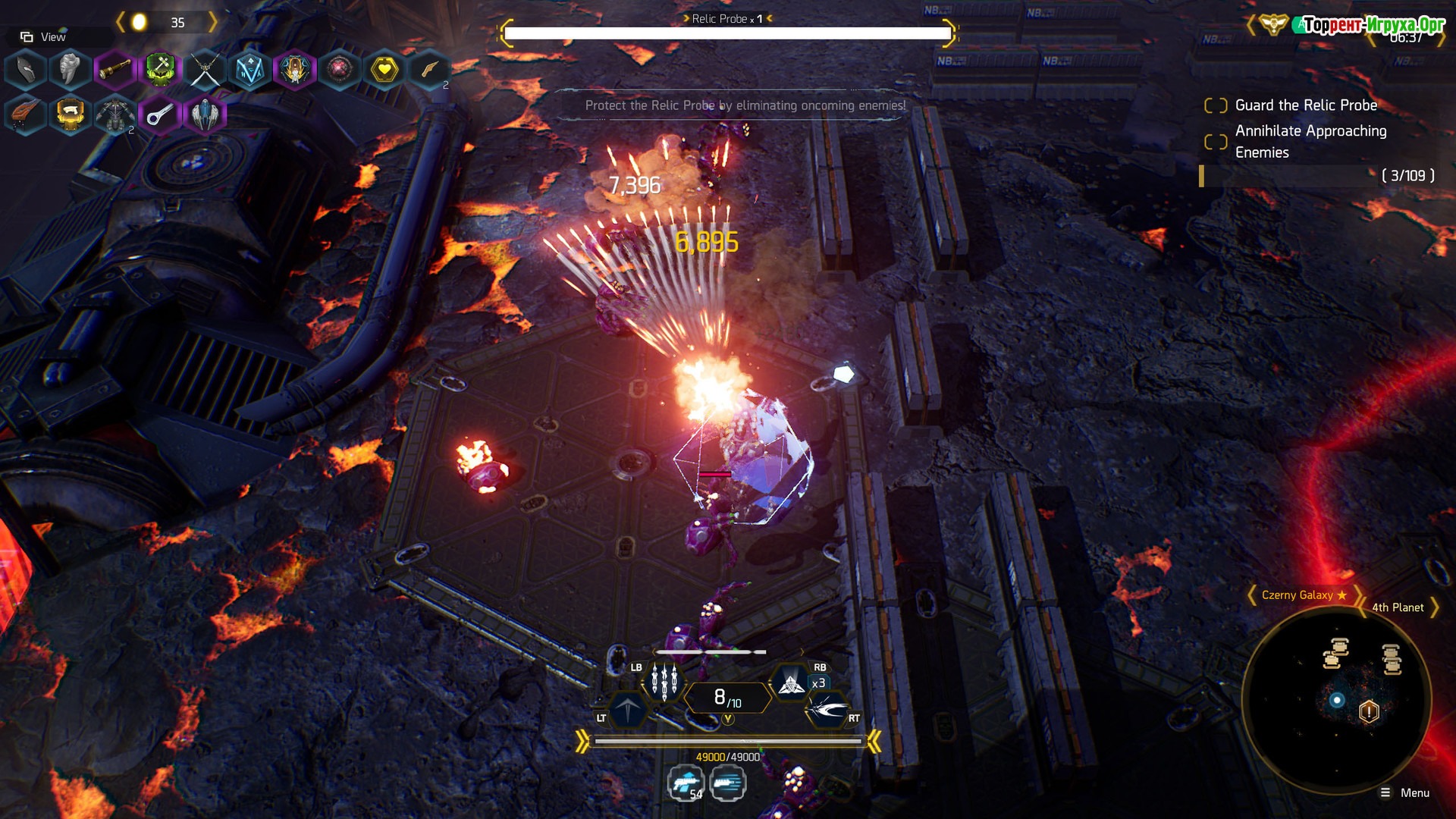Select the golden armor relic icon
The width and height of the screenshot is (1456, 819).
(x=70, y=115)
